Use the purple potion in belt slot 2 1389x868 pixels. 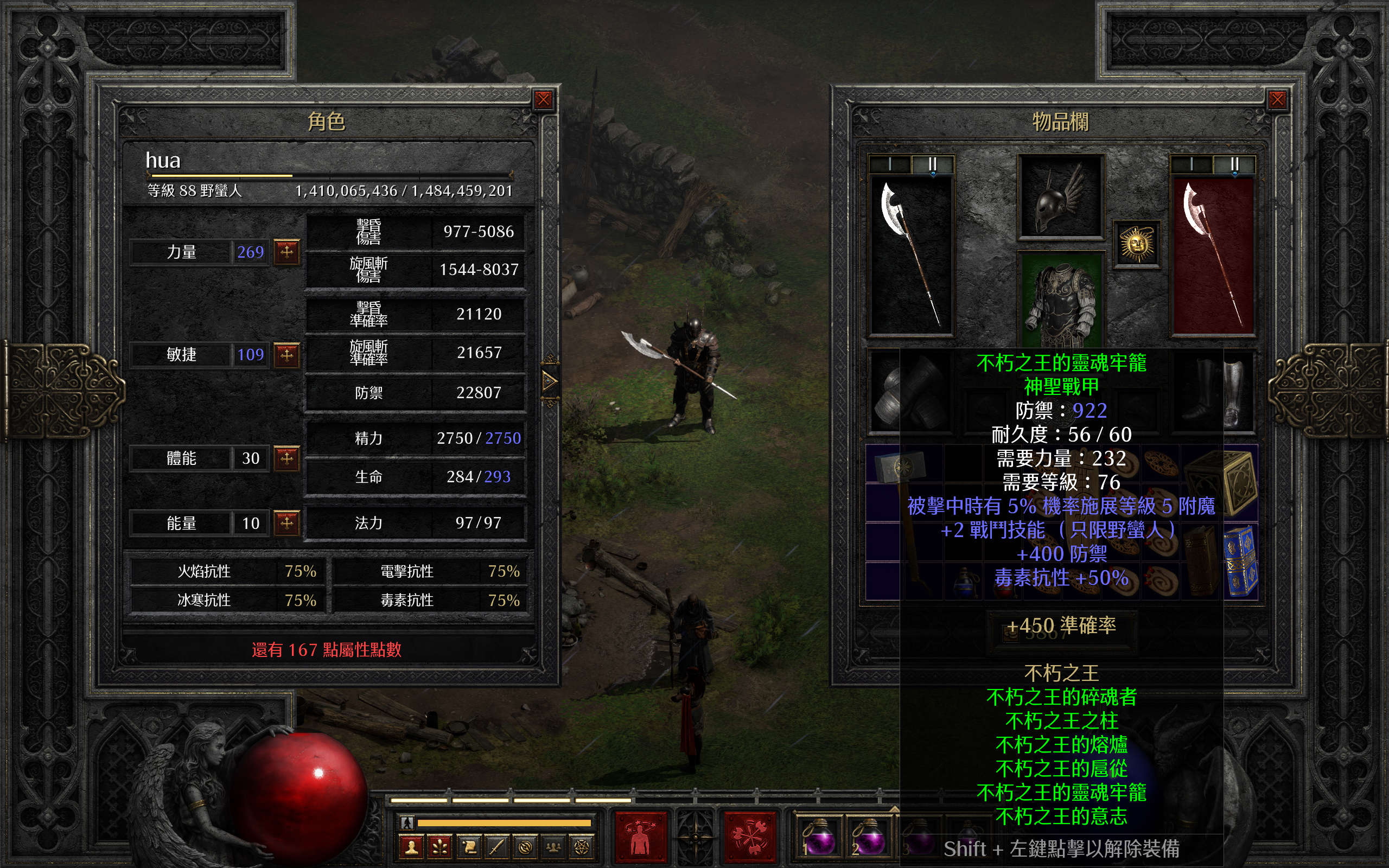(x=869, y=838)
